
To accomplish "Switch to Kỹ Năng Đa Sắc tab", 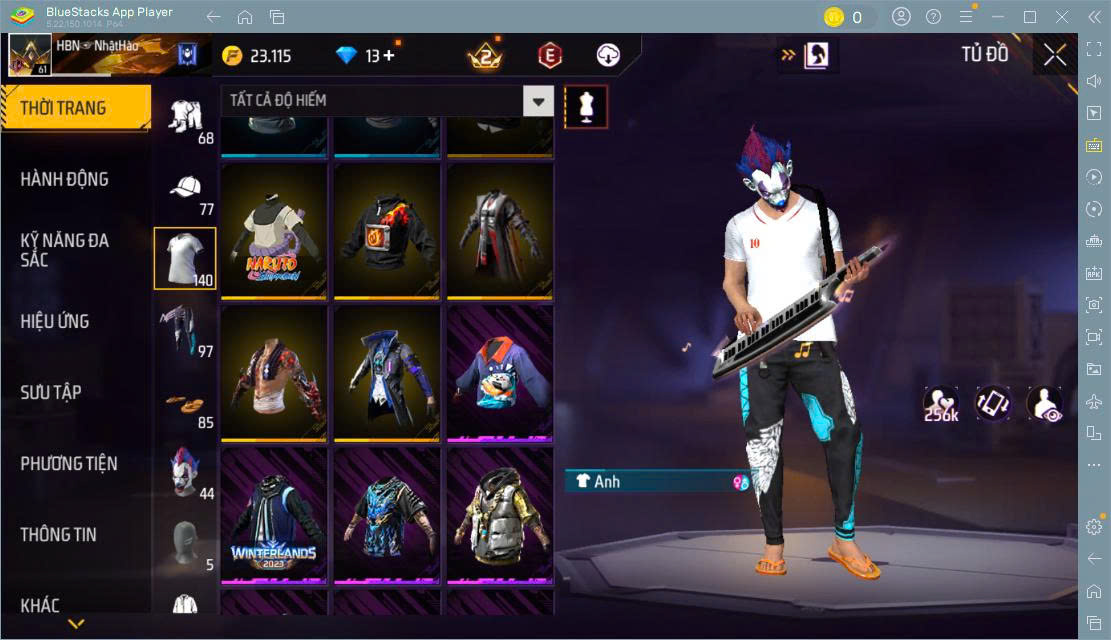I will 65,250.
